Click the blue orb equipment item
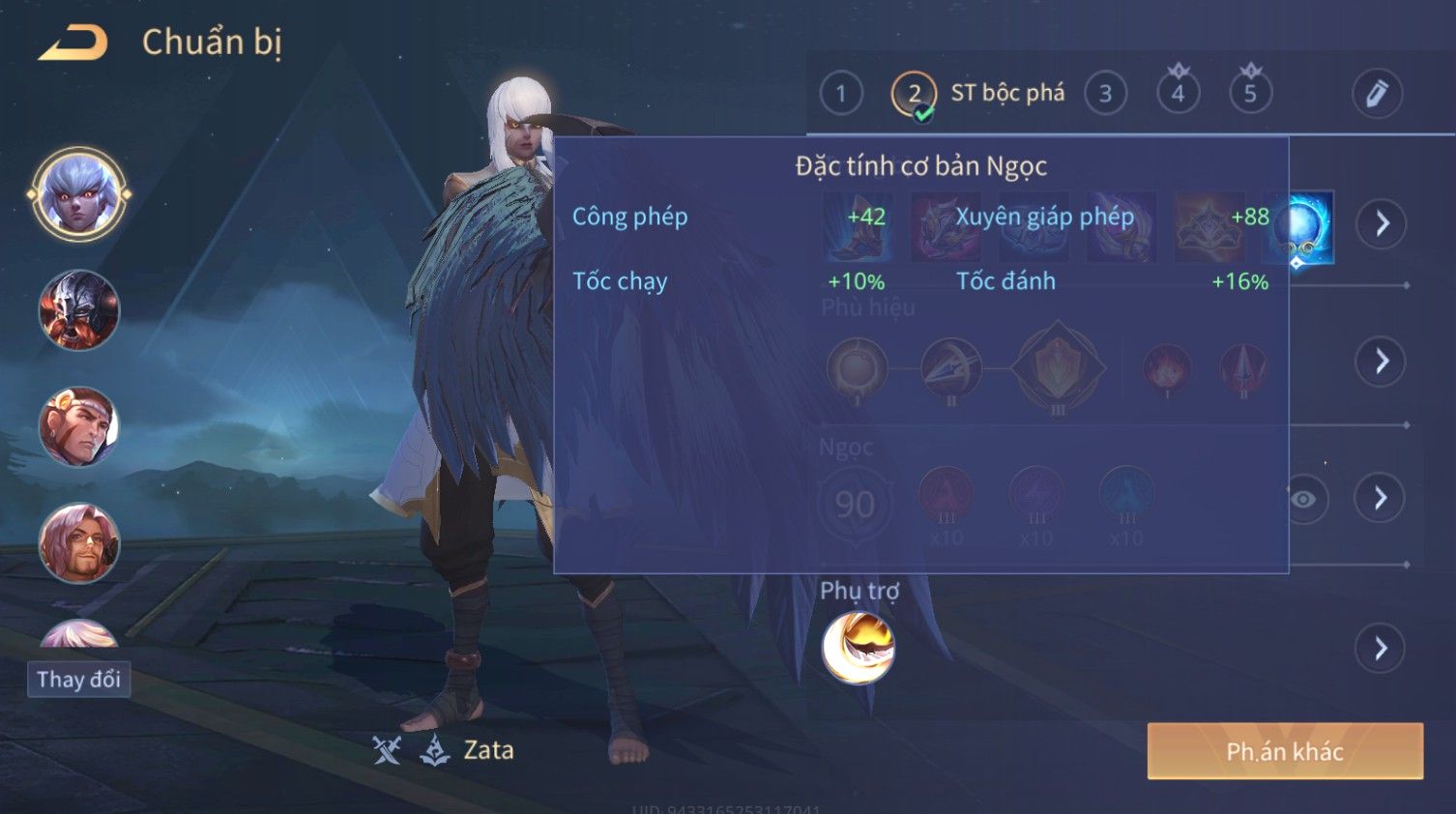 [x=1300, y=226]
